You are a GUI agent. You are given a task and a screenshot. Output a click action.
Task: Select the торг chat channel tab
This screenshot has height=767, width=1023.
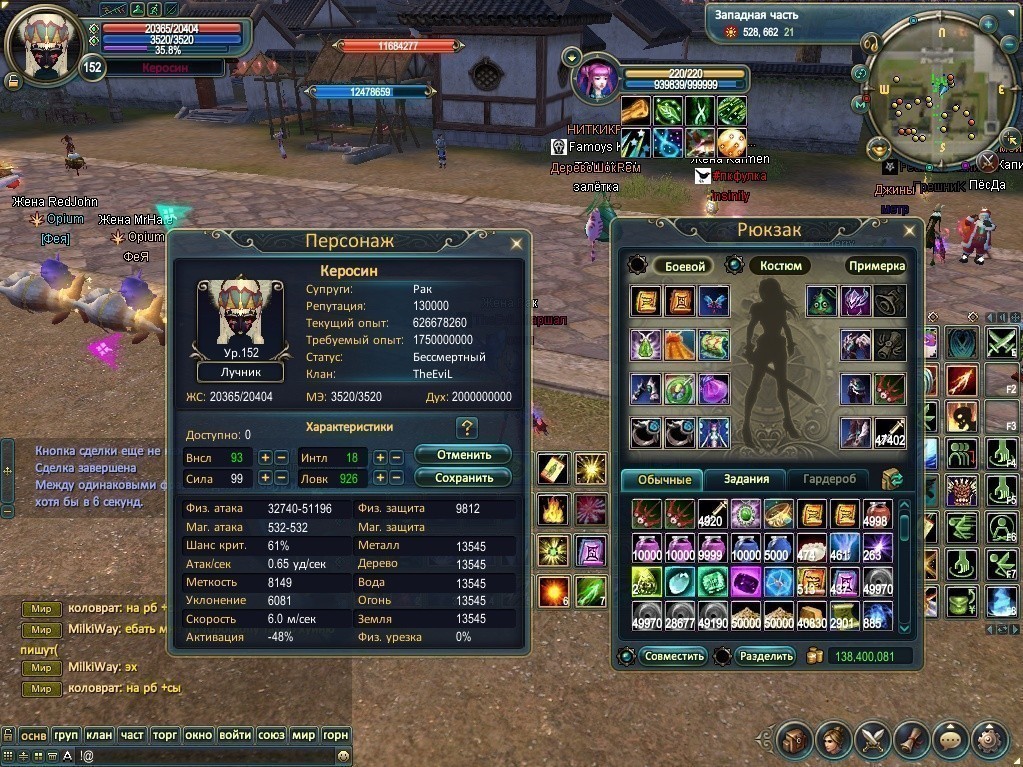click(165, 735)
